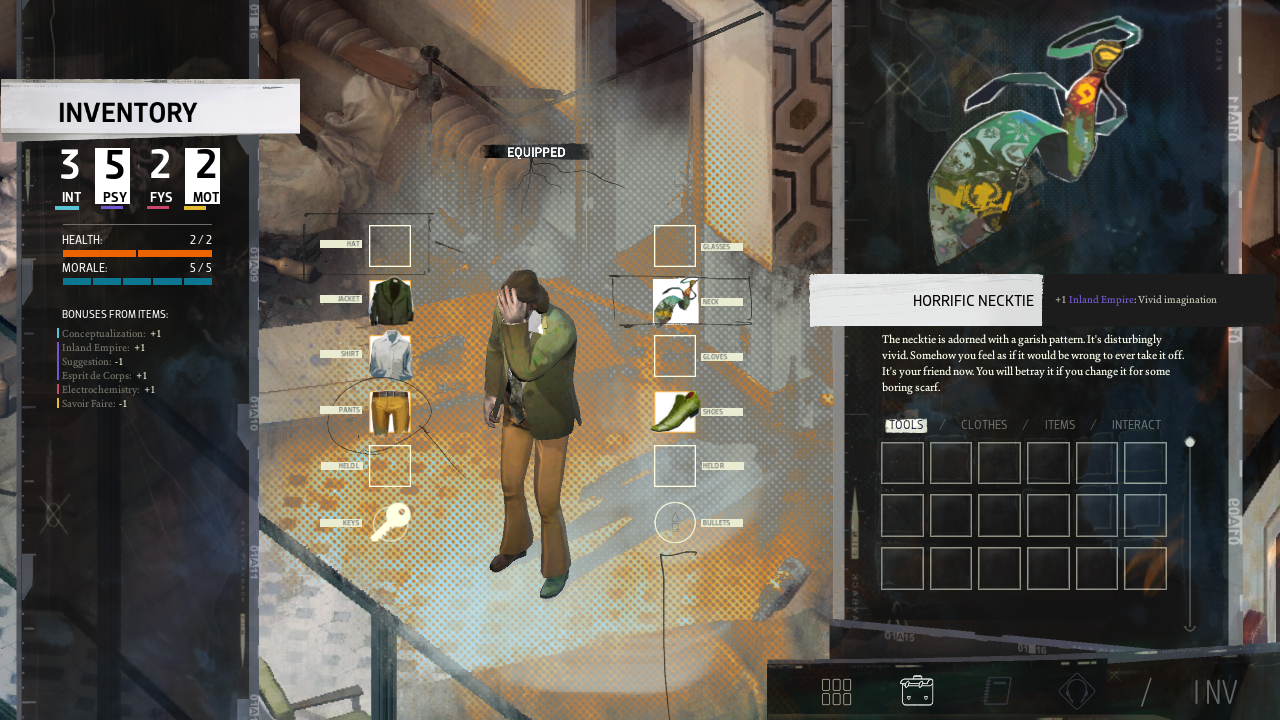This screenshot has width=1280, height=720.
Task: Choose the yellow pants slot
Action: (x=390, y=412)
